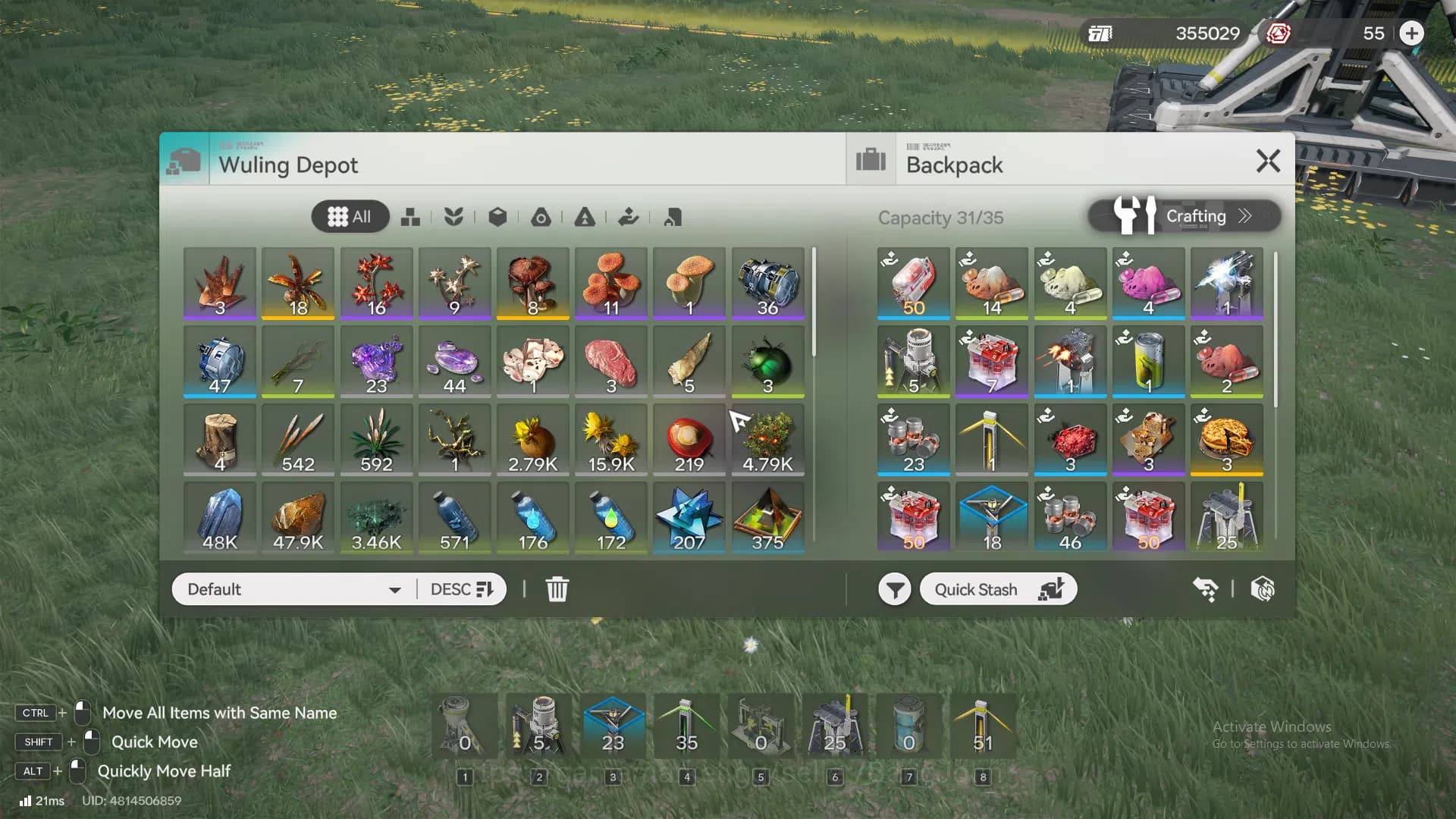The width and height of the screenshot is (1456, 819).
Task: Click the plus button next to currency 55
Action: (1412, 33)
